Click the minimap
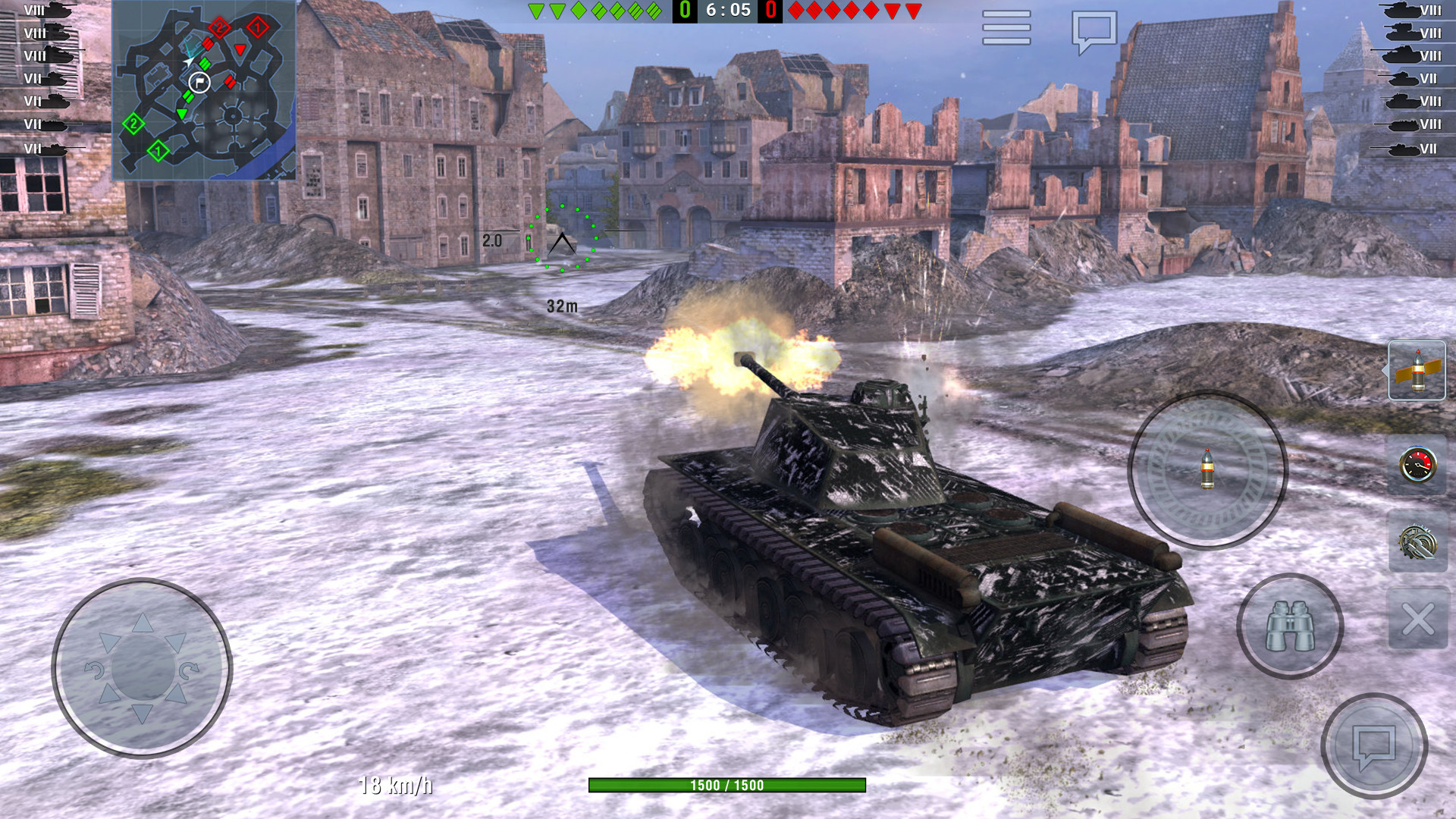 [x=204, y=90]
